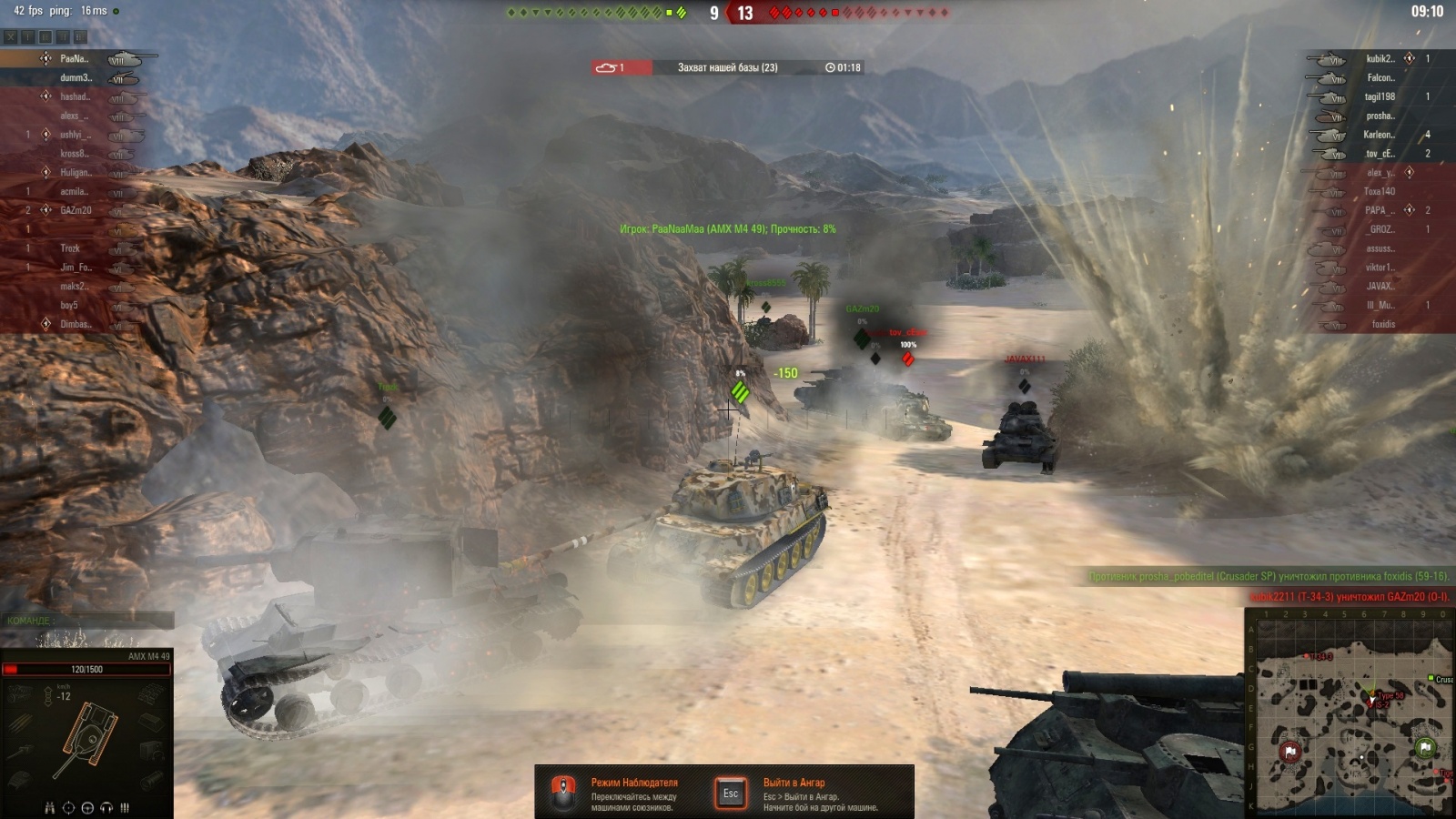Click the radio operator headphones crew icon
Viewport: 1456px width, 819px height.
pyautogui.click(x=106, y=807)
